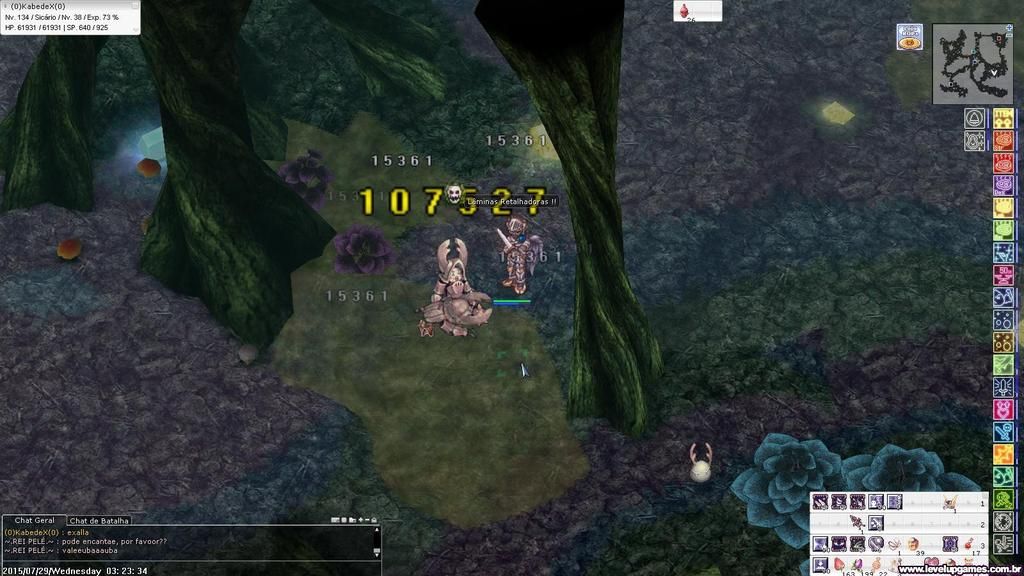Open the orange-coin icon beside the minimap
This screenshot has height=576, width=1024.
click(909, 44)
